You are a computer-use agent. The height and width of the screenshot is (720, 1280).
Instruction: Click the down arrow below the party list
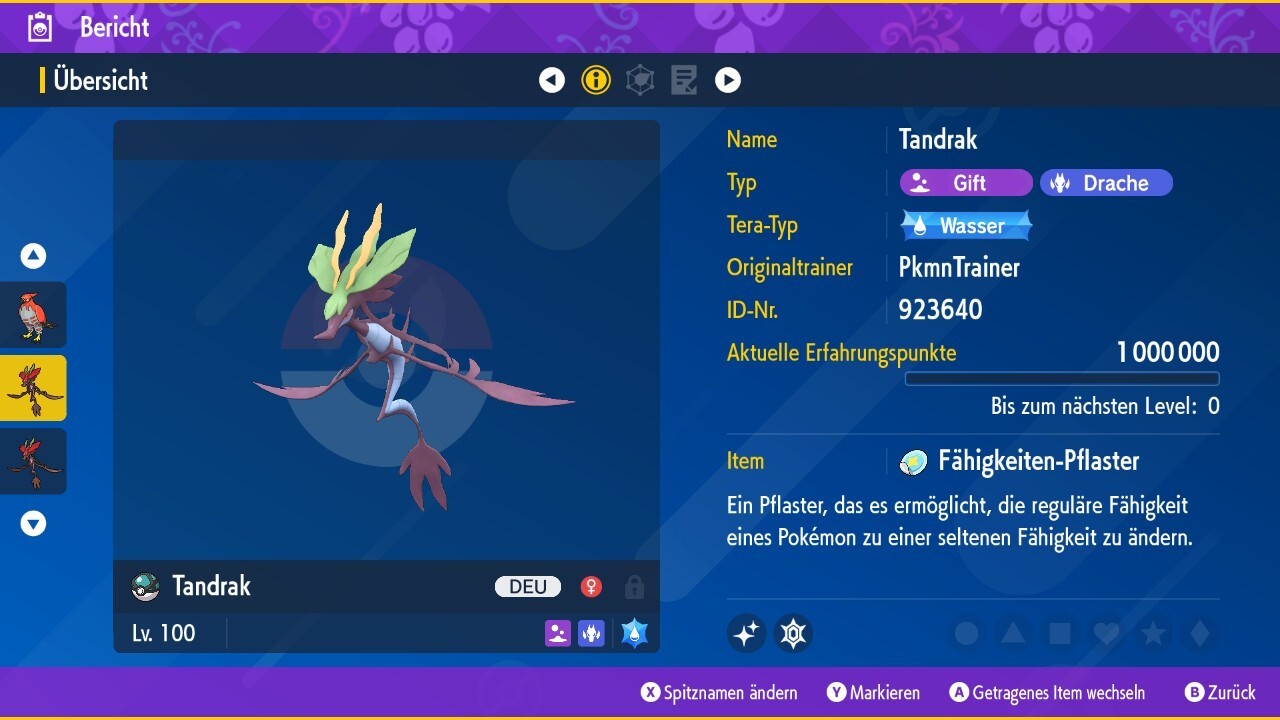33,522
